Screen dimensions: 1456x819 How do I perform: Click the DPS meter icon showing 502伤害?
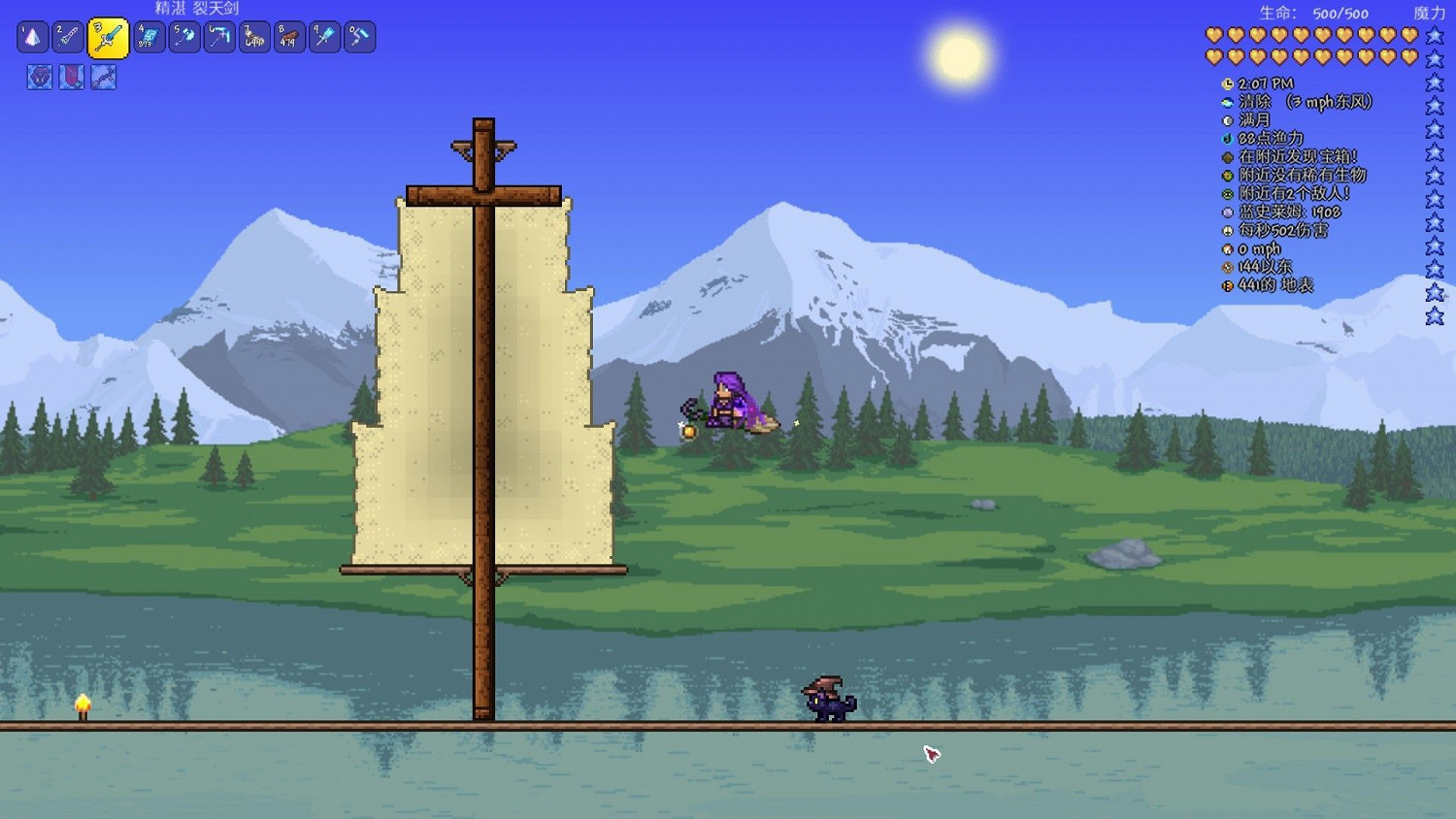click(x=1227, y=231)
